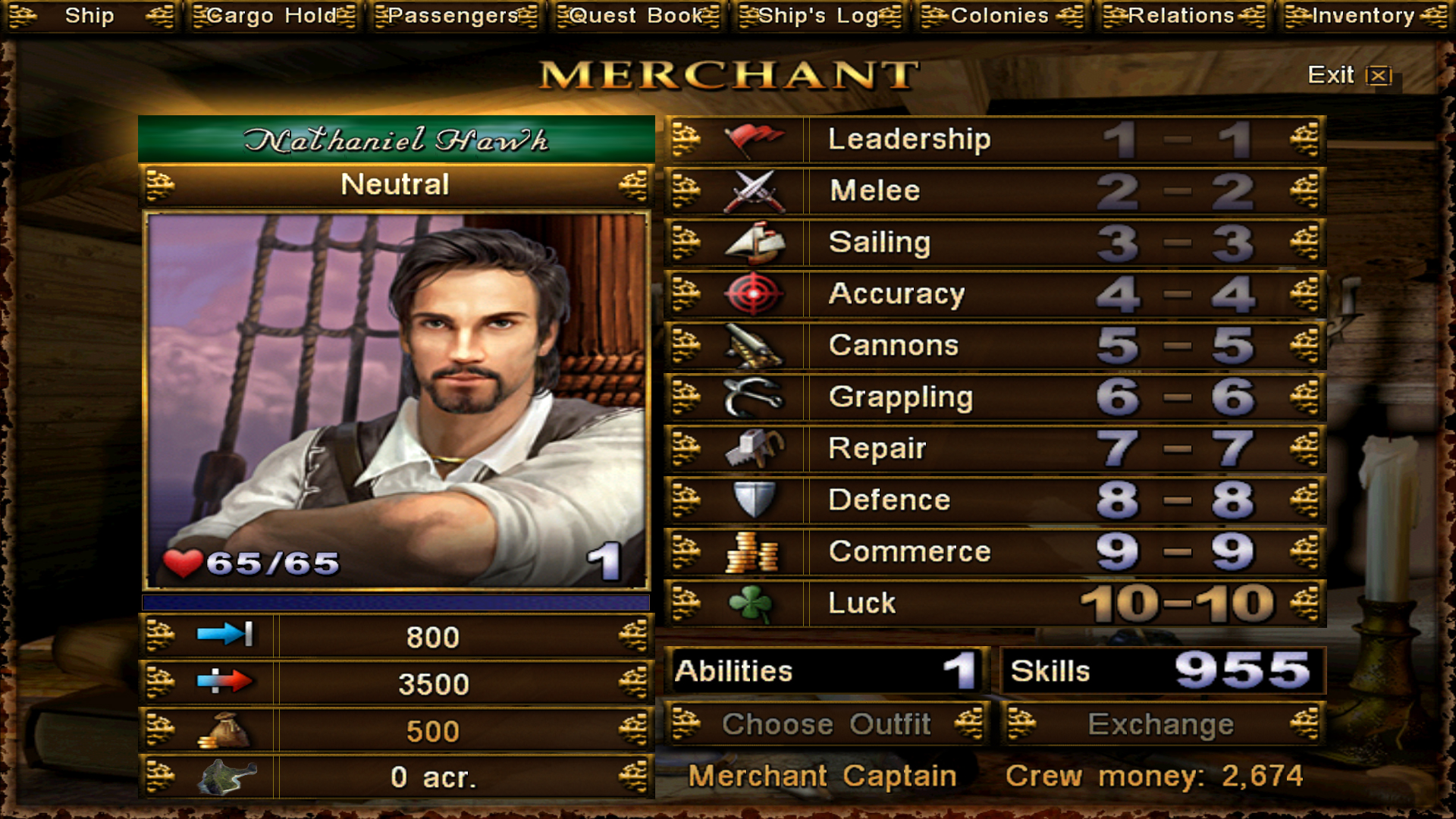This screenshot has height=819, width=1456.
Task: Open the Ship tab
Action: coord(89,16)
